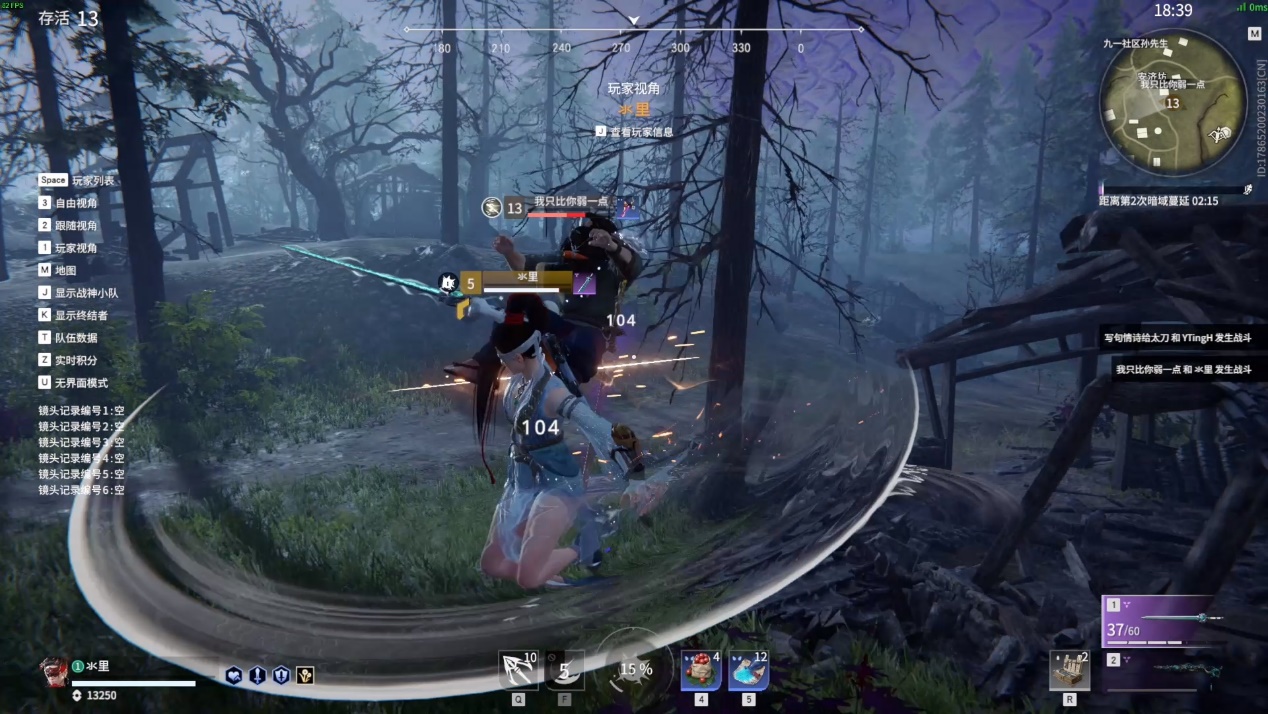
Task: Use the blue armor powder item slot
Action: pyautogui.click(x=748, y=670)
